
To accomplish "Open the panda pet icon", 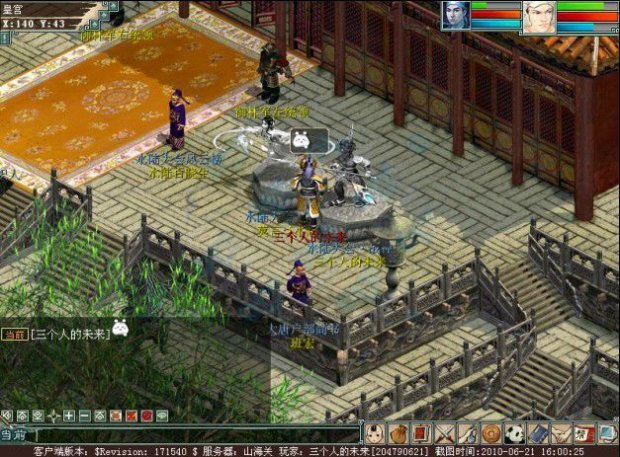I will pos(514,434).
